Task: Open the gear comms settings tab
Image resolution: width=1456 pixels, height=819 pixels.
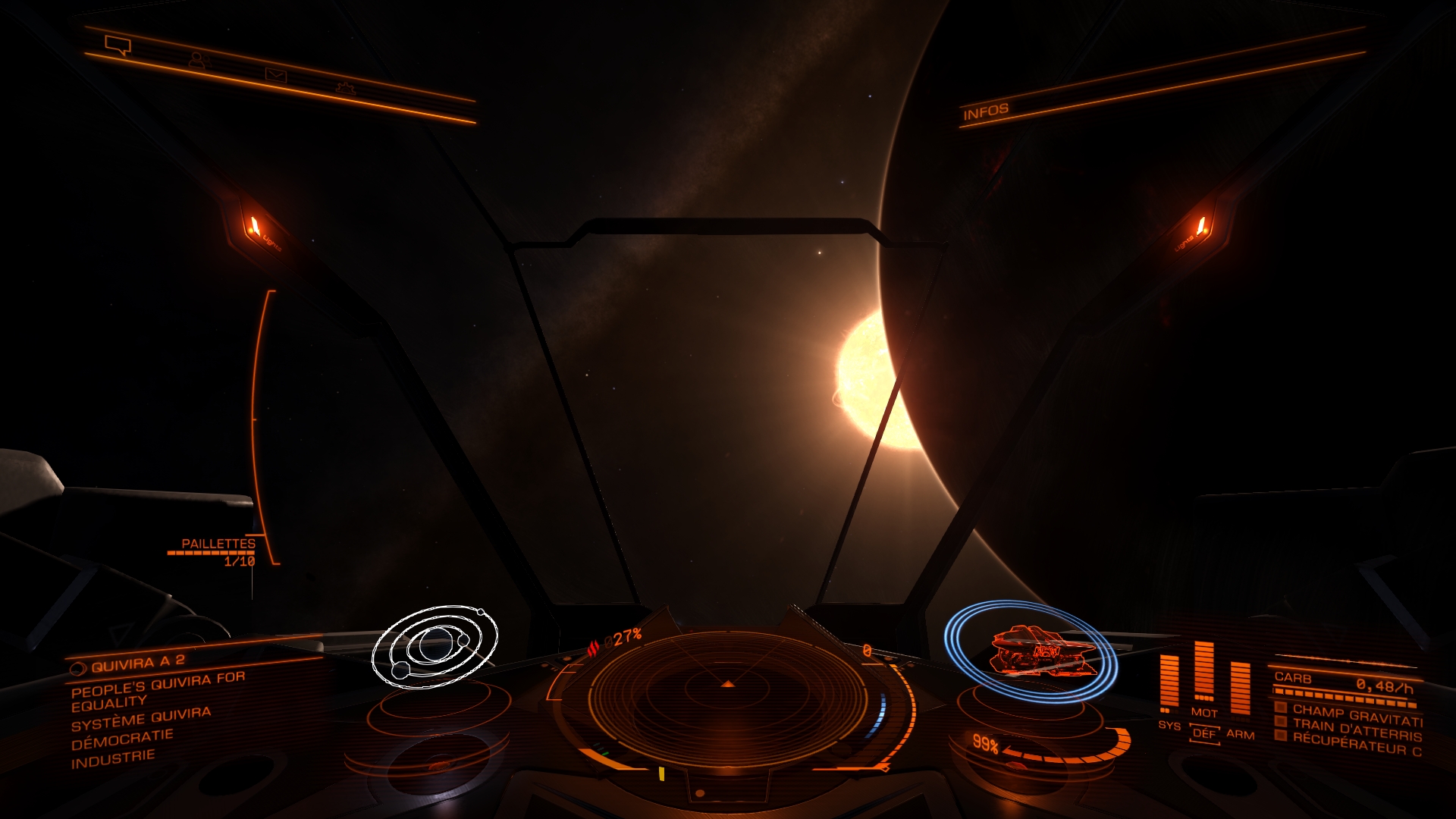Action: [x=346, y=88]
